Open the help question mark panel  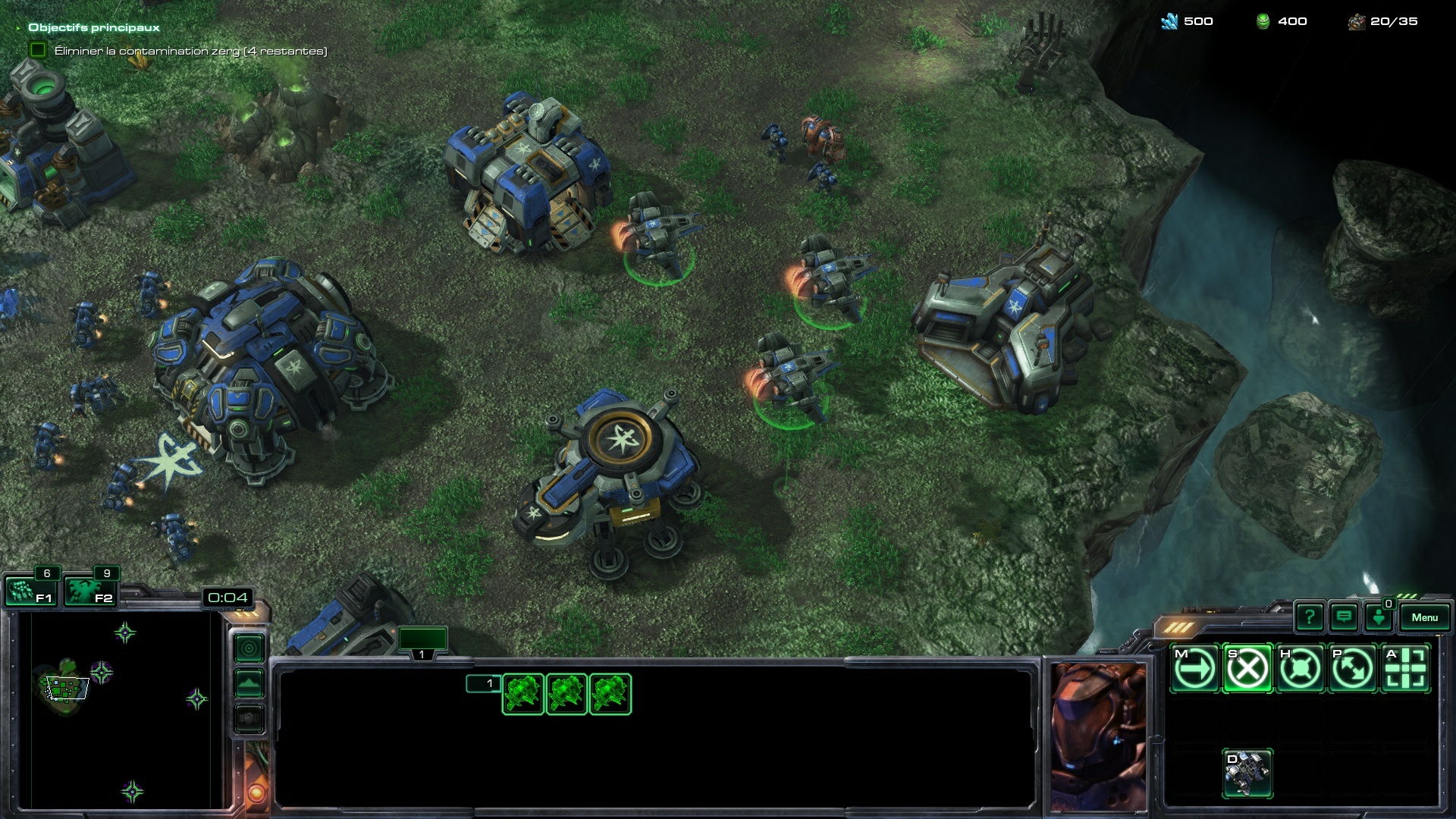(x=1309, y=617)
